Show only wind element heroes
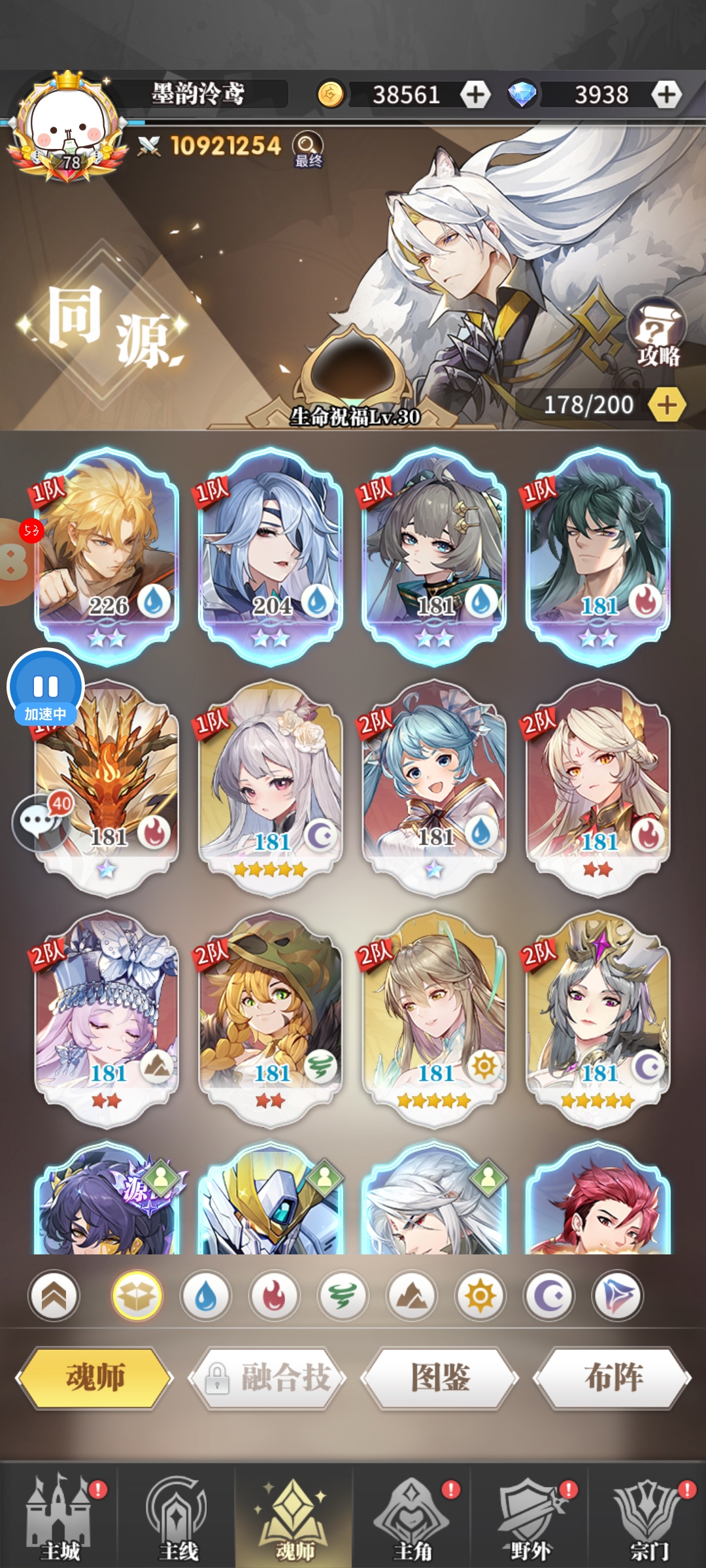The image size is (706, 1568). pos(343,1296)
